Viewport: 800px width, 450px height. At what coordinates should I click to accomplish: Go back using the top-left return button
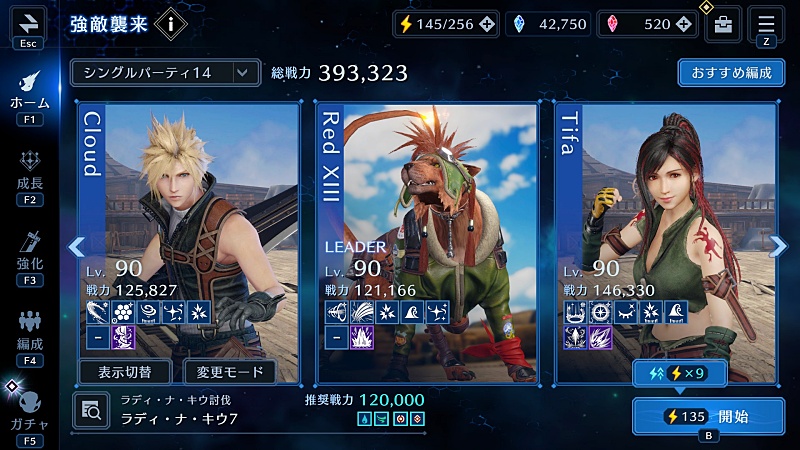click(x=28, y=22)
